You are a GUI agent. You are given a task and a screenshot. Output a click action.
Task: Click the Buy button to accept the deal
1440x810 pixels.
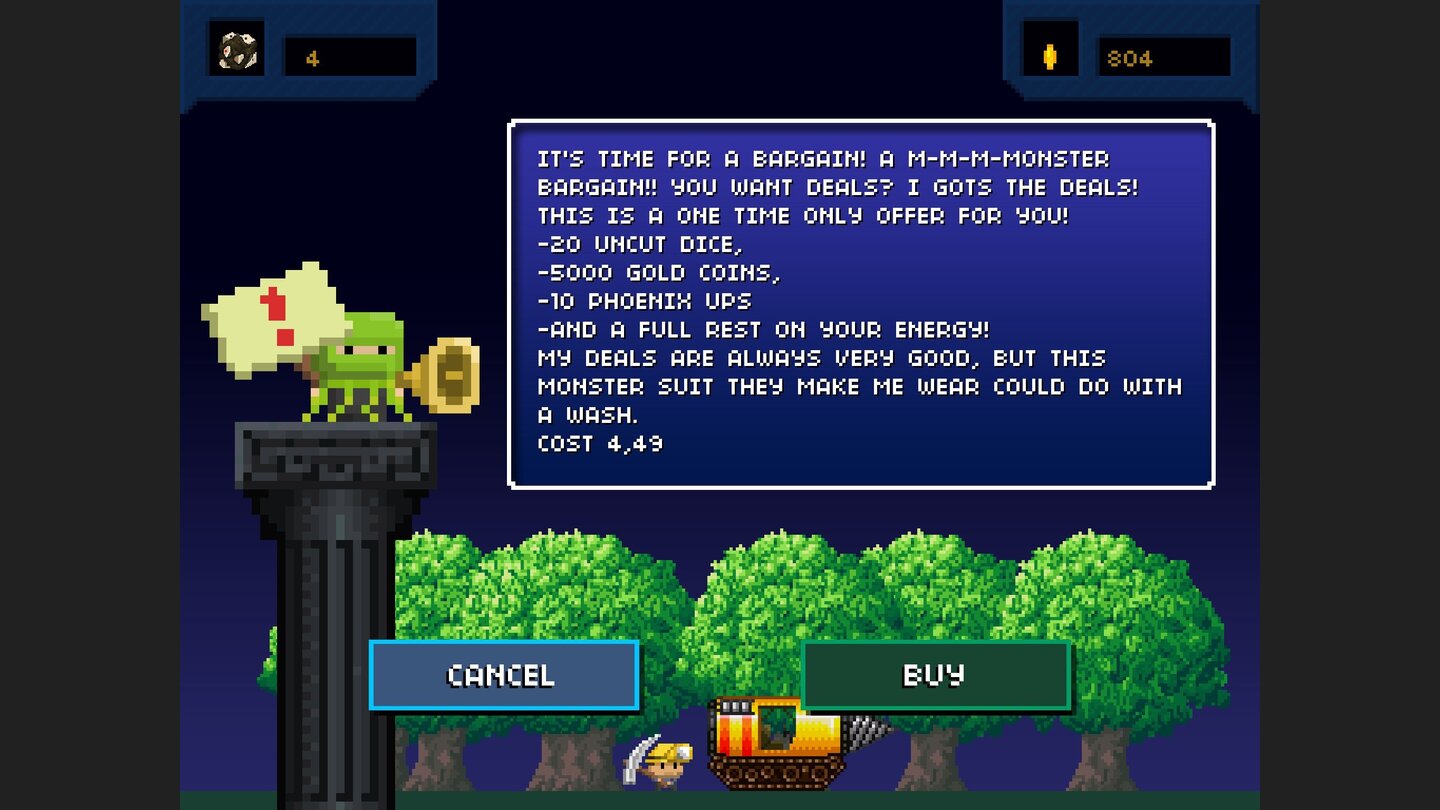pos(935,675)
